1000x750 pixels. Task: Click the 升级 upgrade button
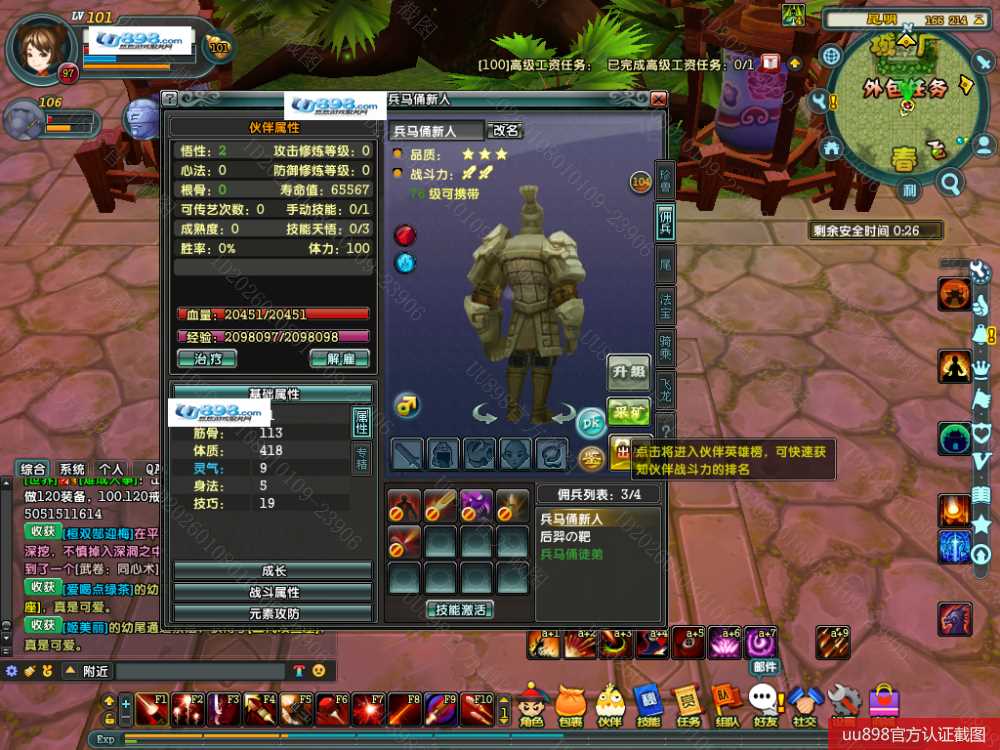pos(628,372)
